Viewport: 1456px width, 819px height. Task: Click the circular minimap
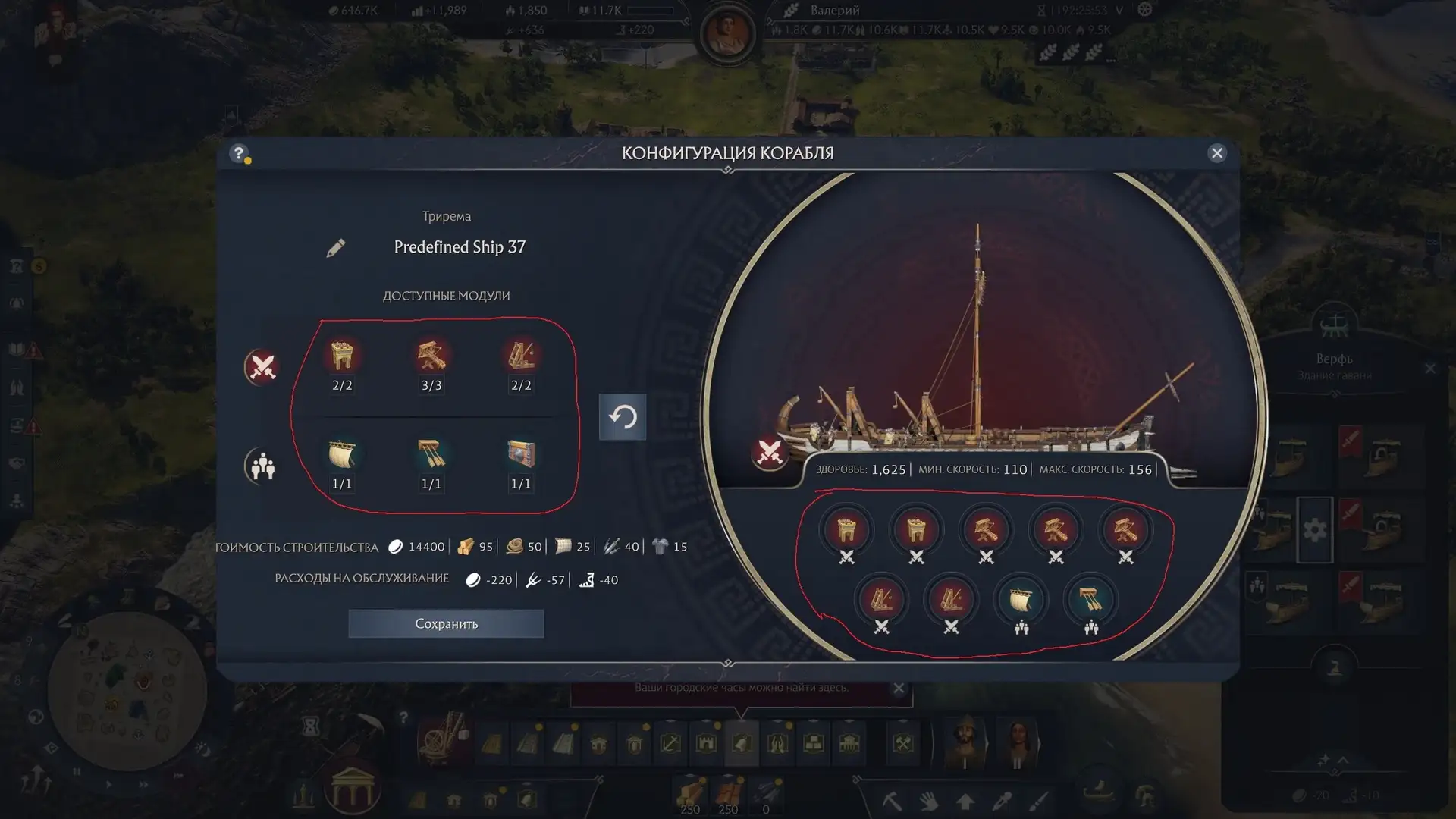pyautogui.click(x=127, y=690)
